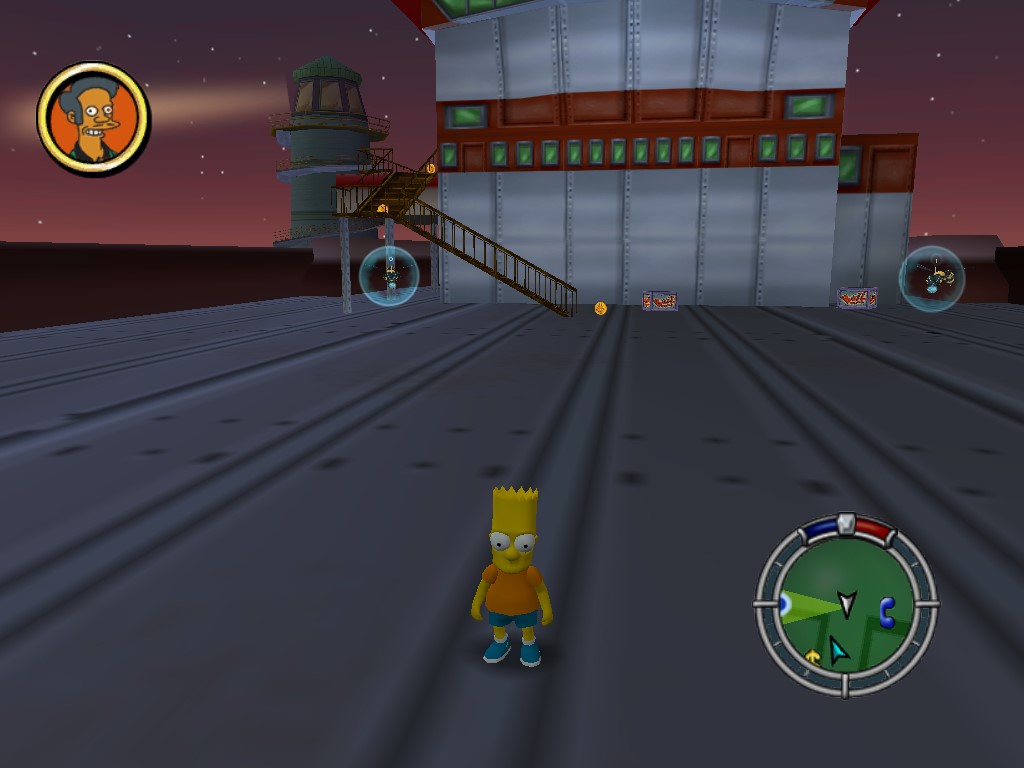Select the blue circle marker at radar edge

[x=784, y=604]
